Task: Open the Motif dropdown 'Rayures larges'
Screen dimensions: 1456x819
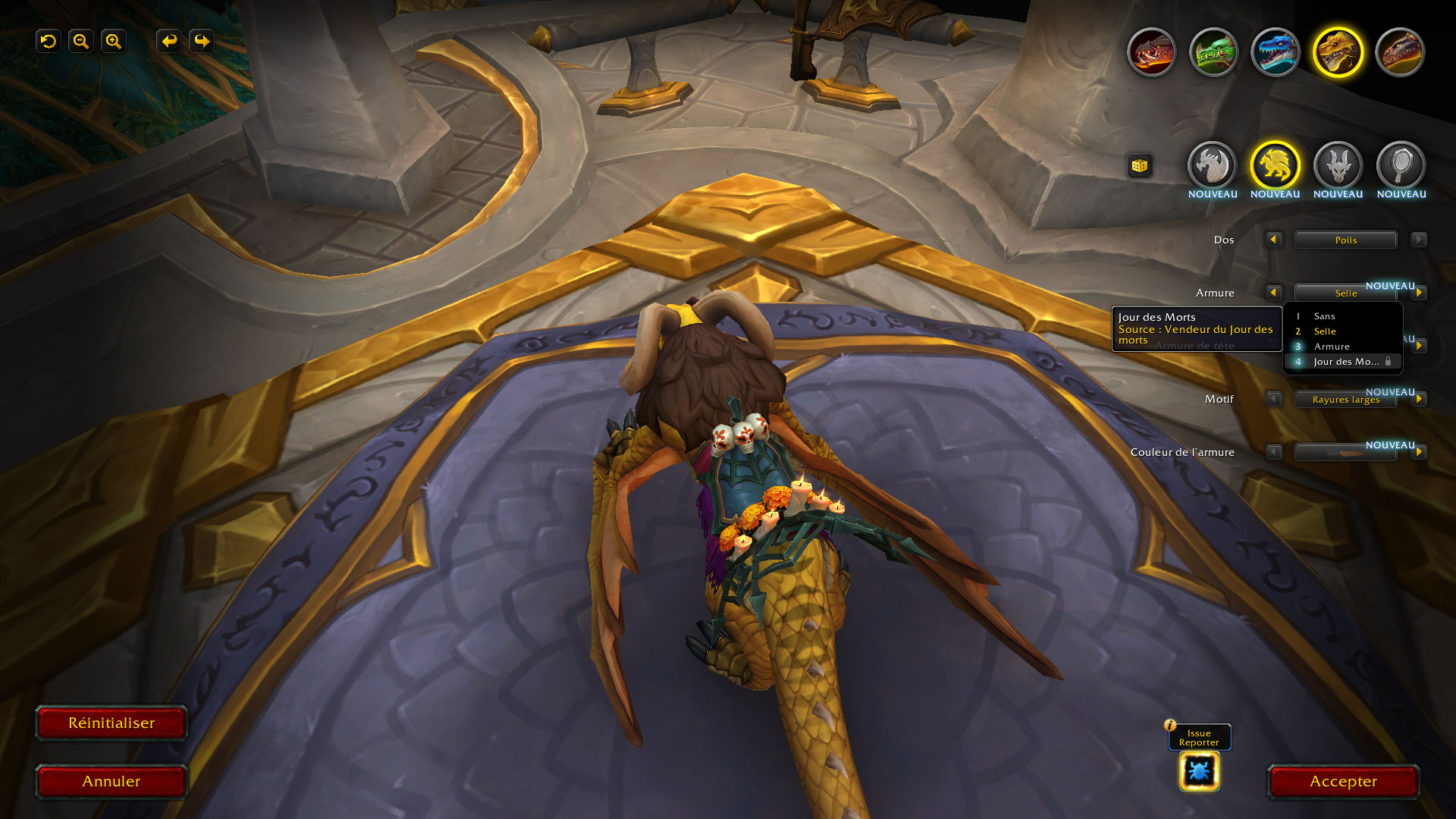Action: (x=1345, y=400)
